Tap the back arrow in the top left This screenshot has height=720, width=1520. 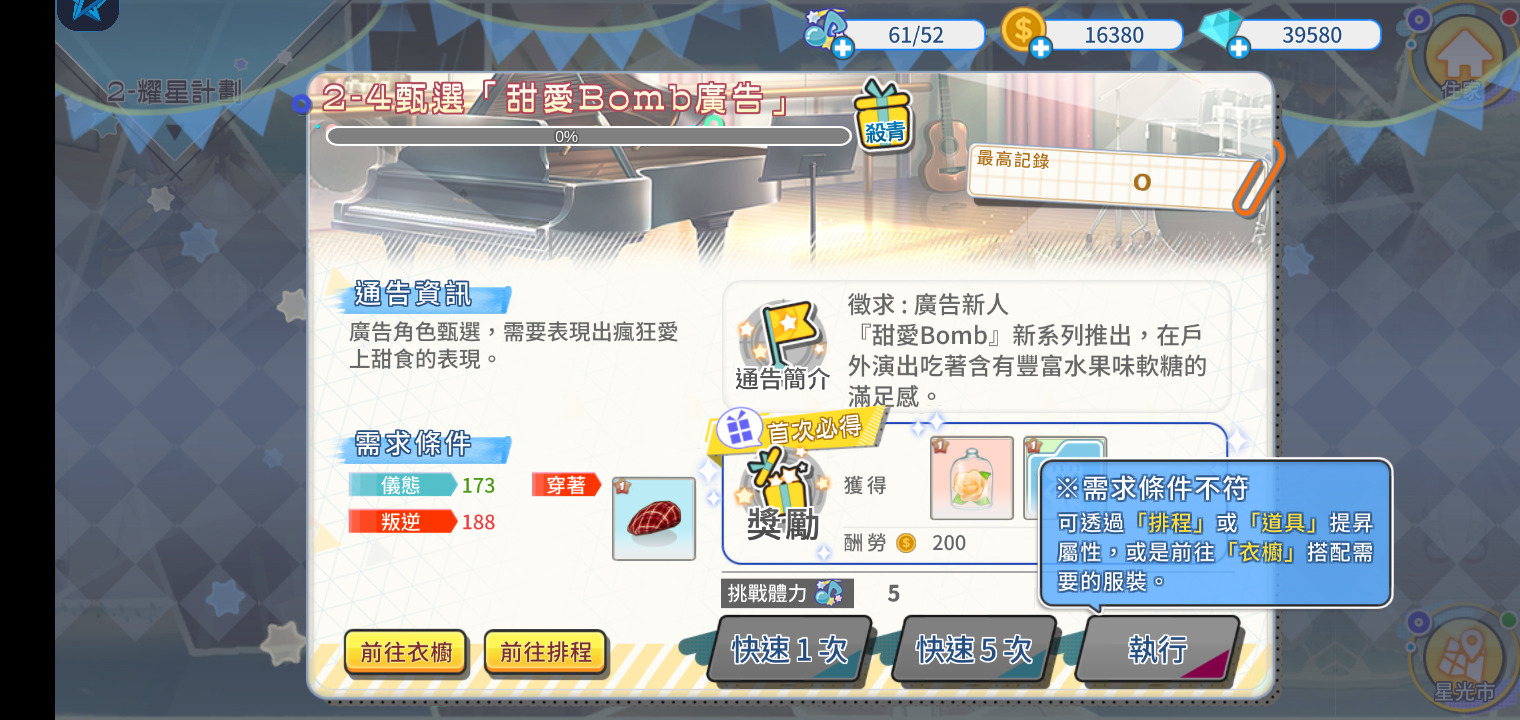88,14
